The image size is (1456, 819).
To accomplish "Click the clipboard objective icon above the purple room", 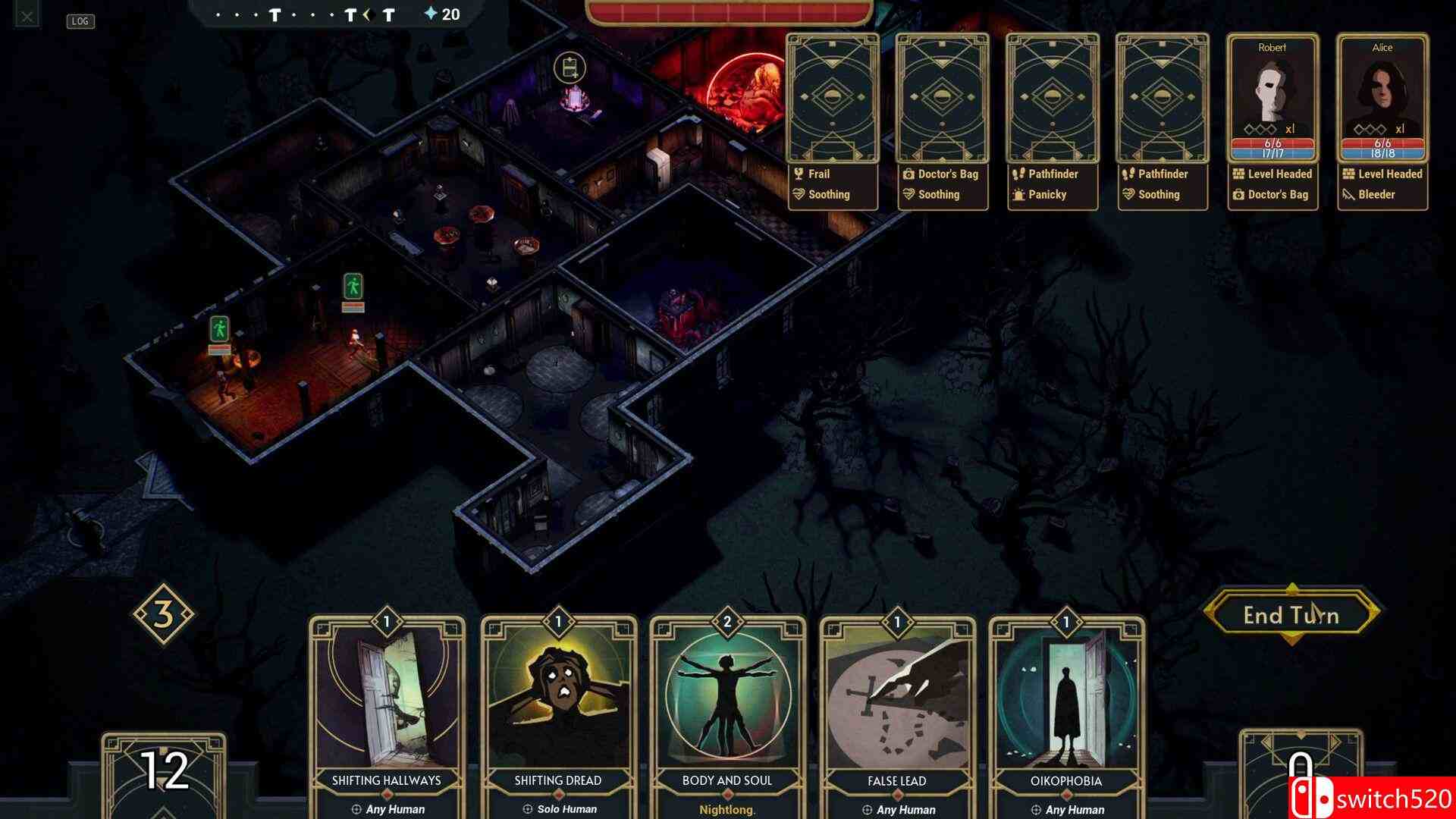I will (x=569, y=67).
